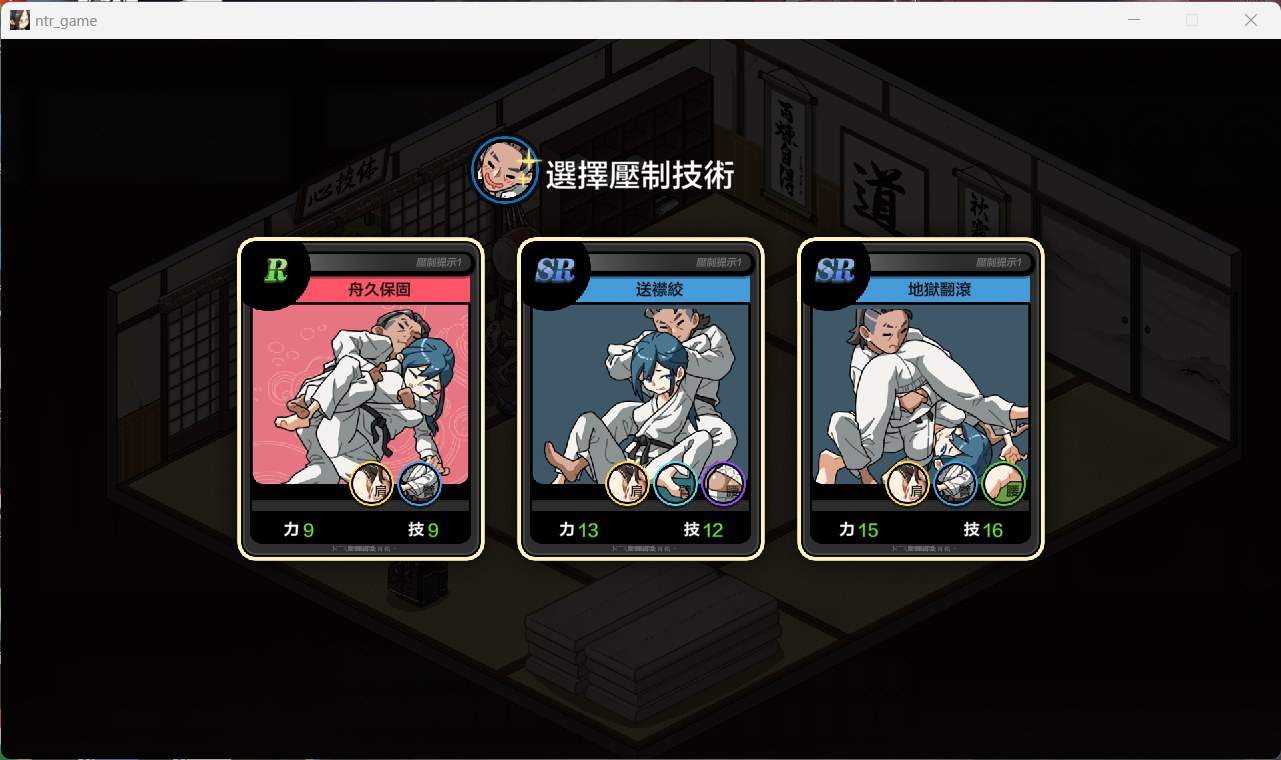Open the 壓制提示1 hint on 舟久保固 card

click(x=440, y=264)
